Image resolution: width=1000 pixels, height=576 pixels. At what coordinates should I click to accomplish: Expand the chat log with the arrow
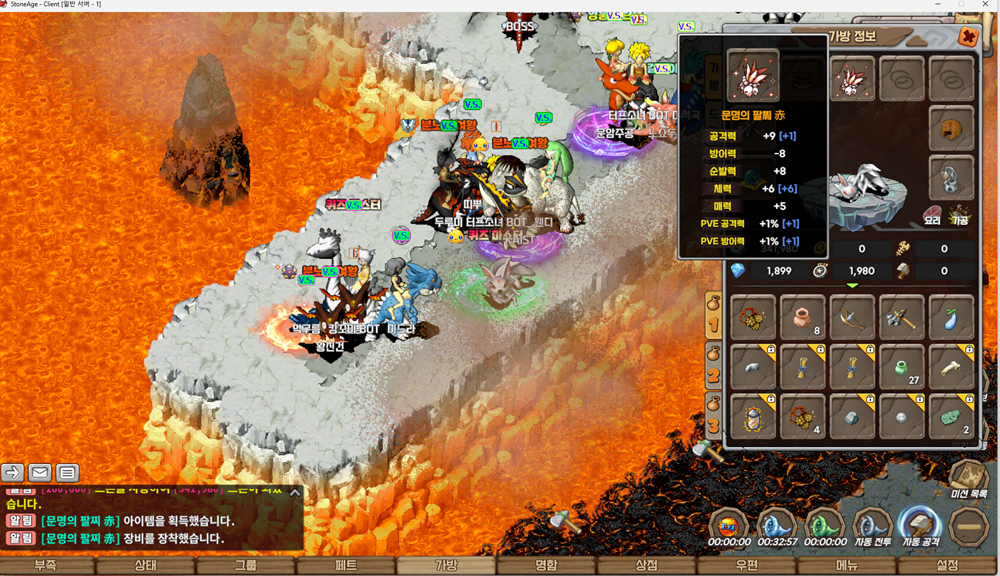(295, 492)
